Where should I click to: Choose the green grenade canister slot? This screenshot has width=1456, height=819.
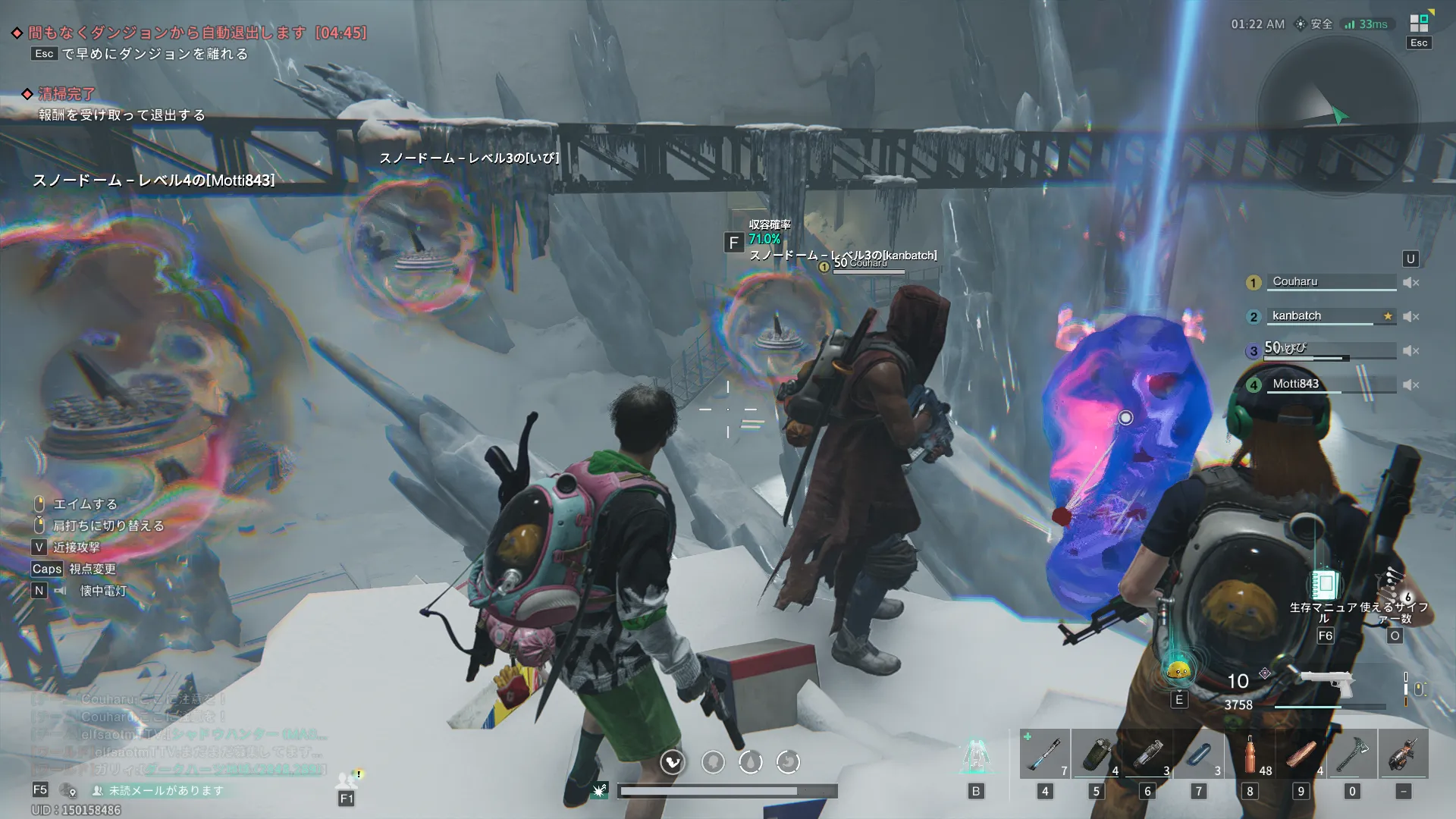click(x=1096, y=754)
